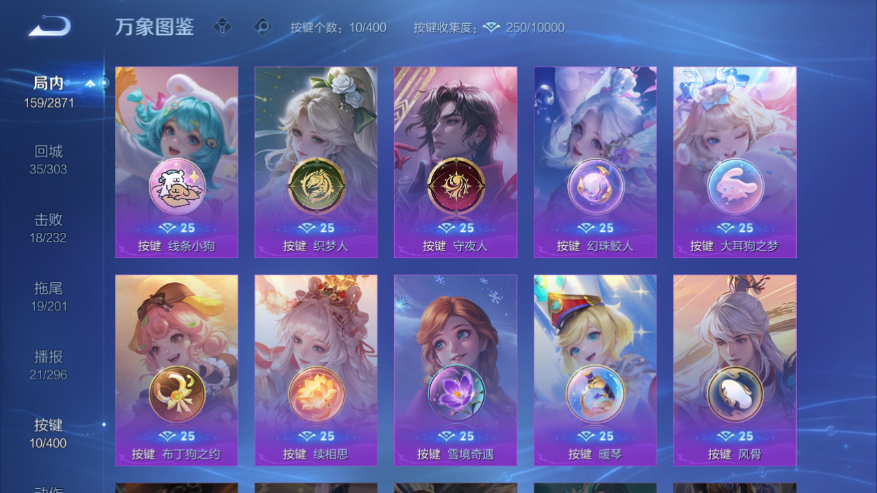
Task: Click the first icon beside 万象图鉴 title
Action: 221,27
